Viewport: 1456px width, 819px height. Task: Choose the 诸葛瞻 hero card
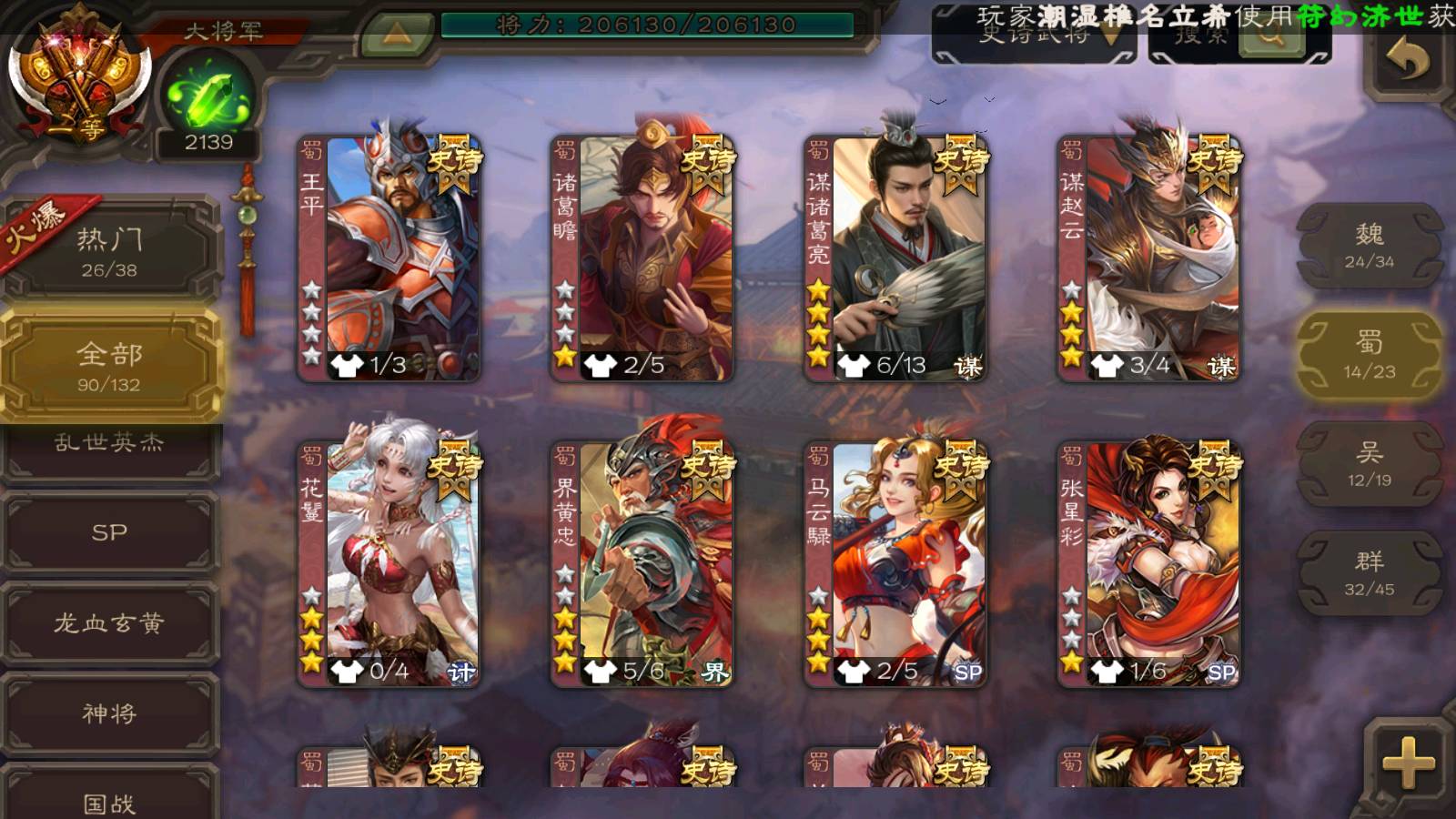(x=642, y=258)
